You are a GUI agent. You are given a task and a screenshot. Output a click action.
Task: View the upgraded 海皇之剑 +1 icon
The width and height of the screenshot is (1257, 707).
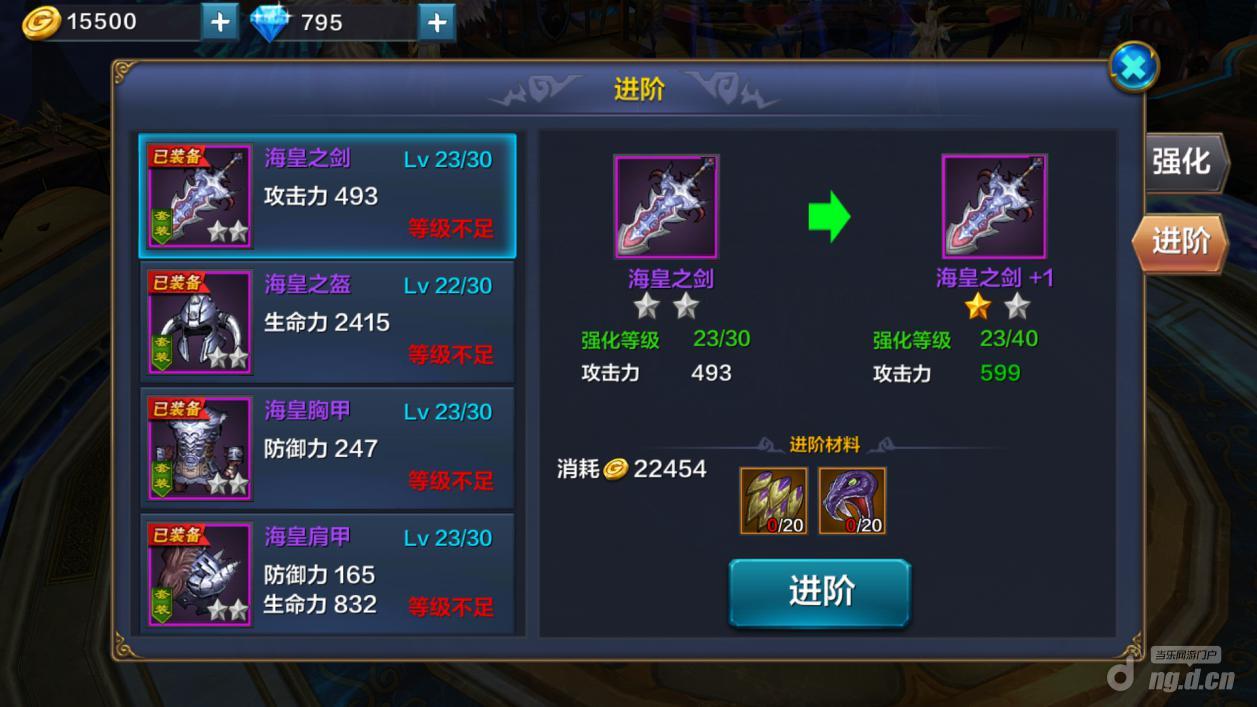coord(994,207)
